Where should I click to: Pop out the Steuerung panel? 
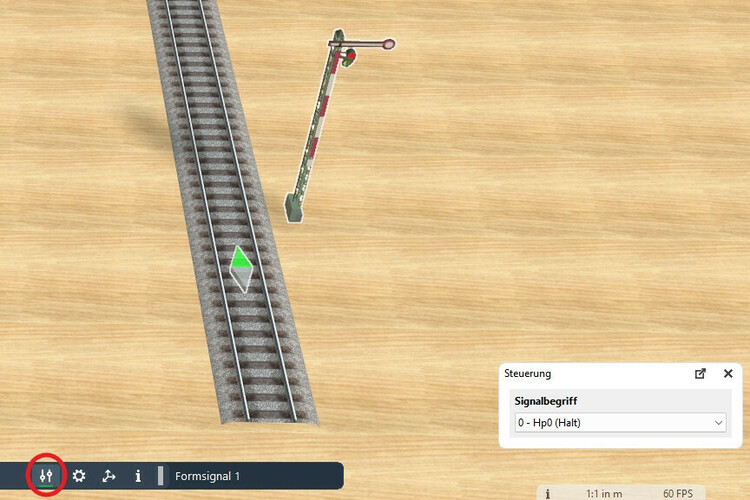[700, 373]
